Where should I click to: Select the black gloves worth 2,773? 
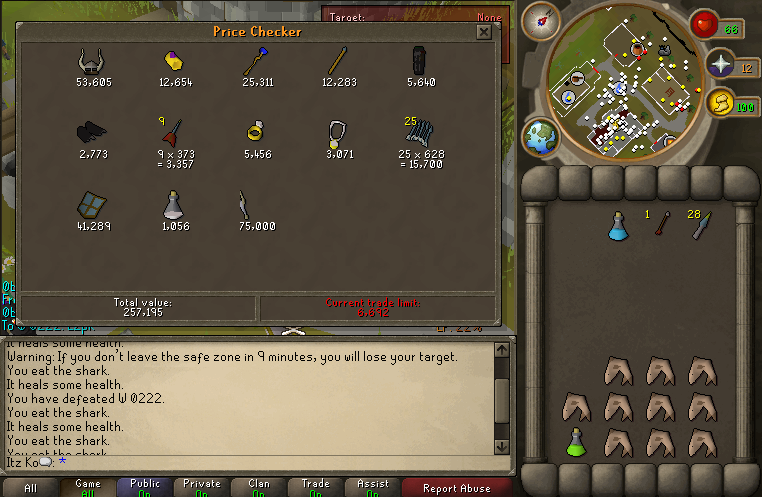click(x=92, y=133)
